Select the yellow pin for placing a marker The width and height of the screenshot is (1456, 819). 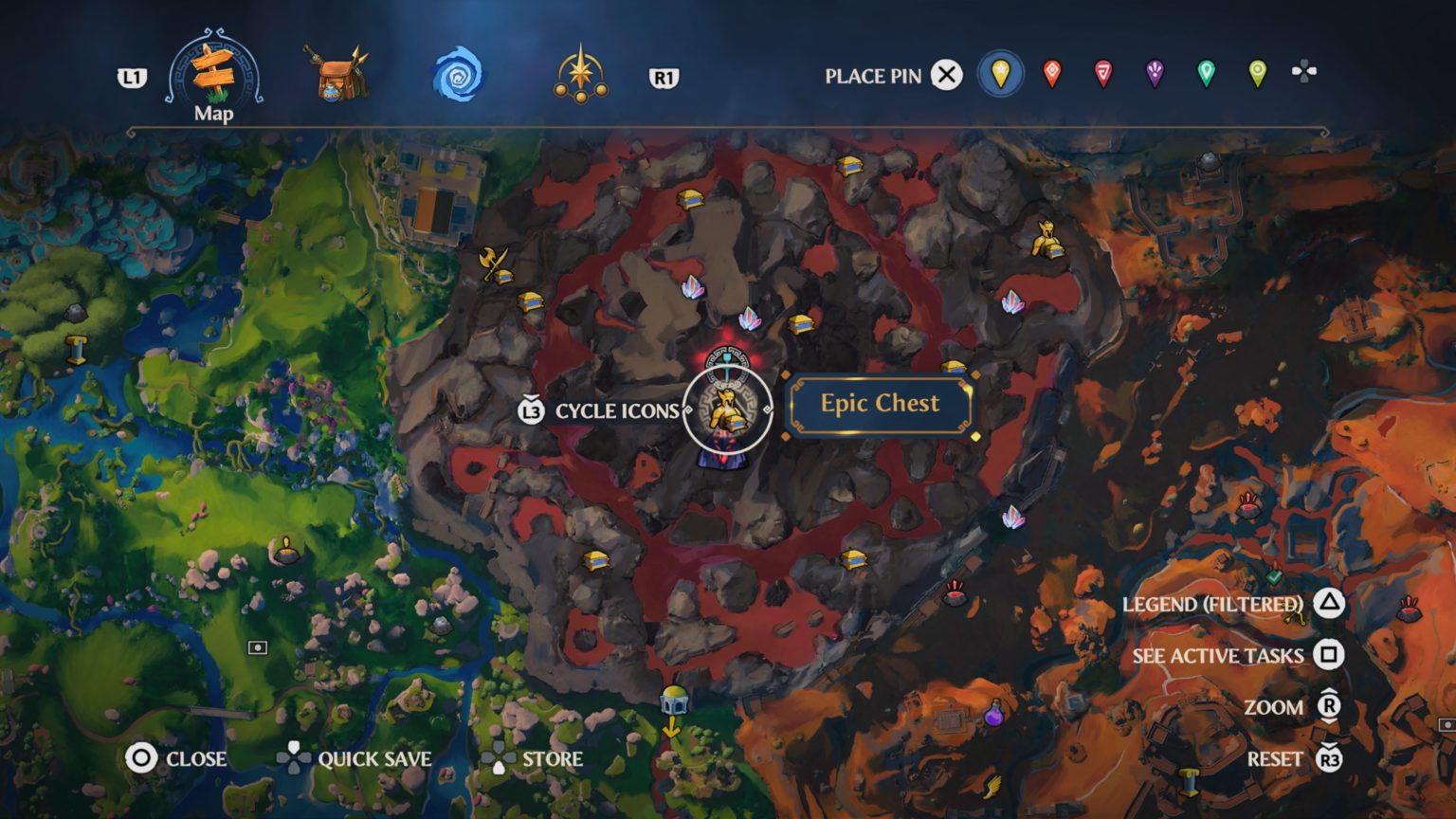[1002, 72]
